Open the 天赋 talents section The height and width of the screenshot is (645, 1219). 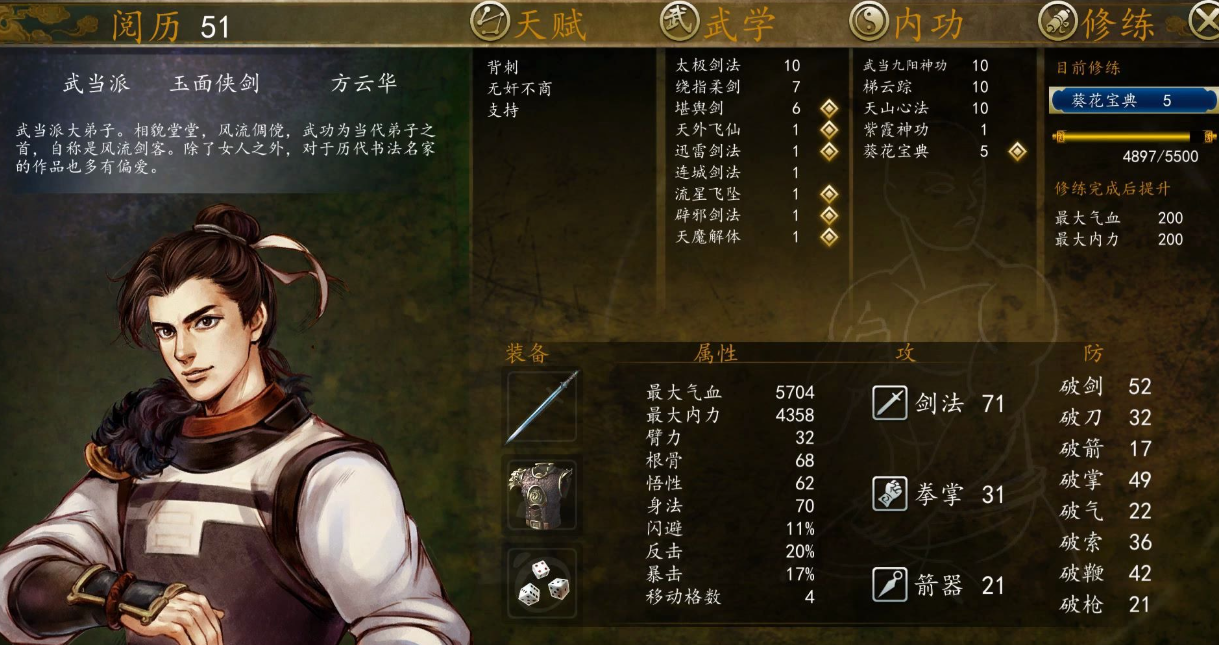(x=530, y=22)
